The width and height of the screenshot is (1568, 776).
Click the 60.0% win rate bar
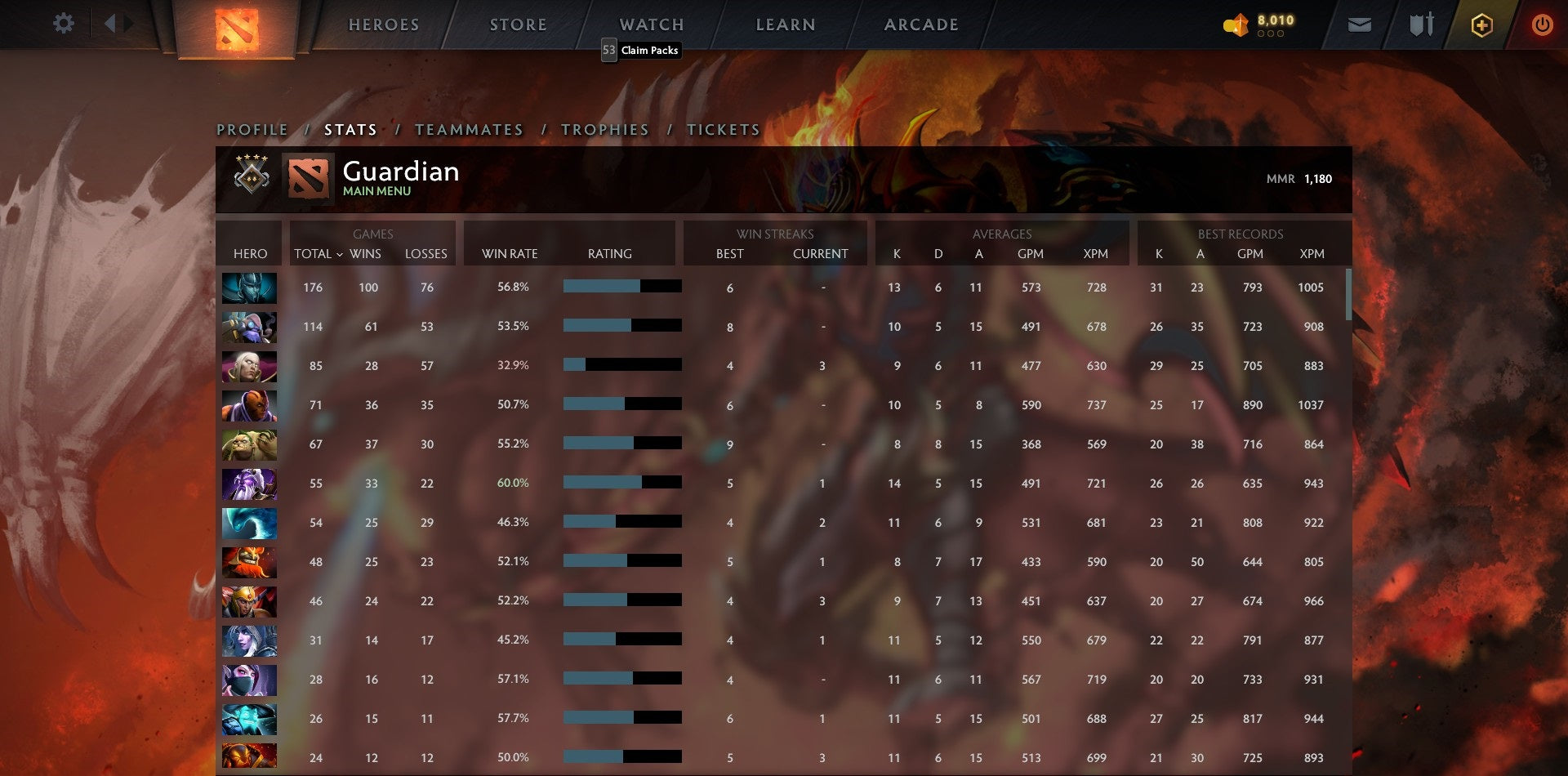pos(621,482)
